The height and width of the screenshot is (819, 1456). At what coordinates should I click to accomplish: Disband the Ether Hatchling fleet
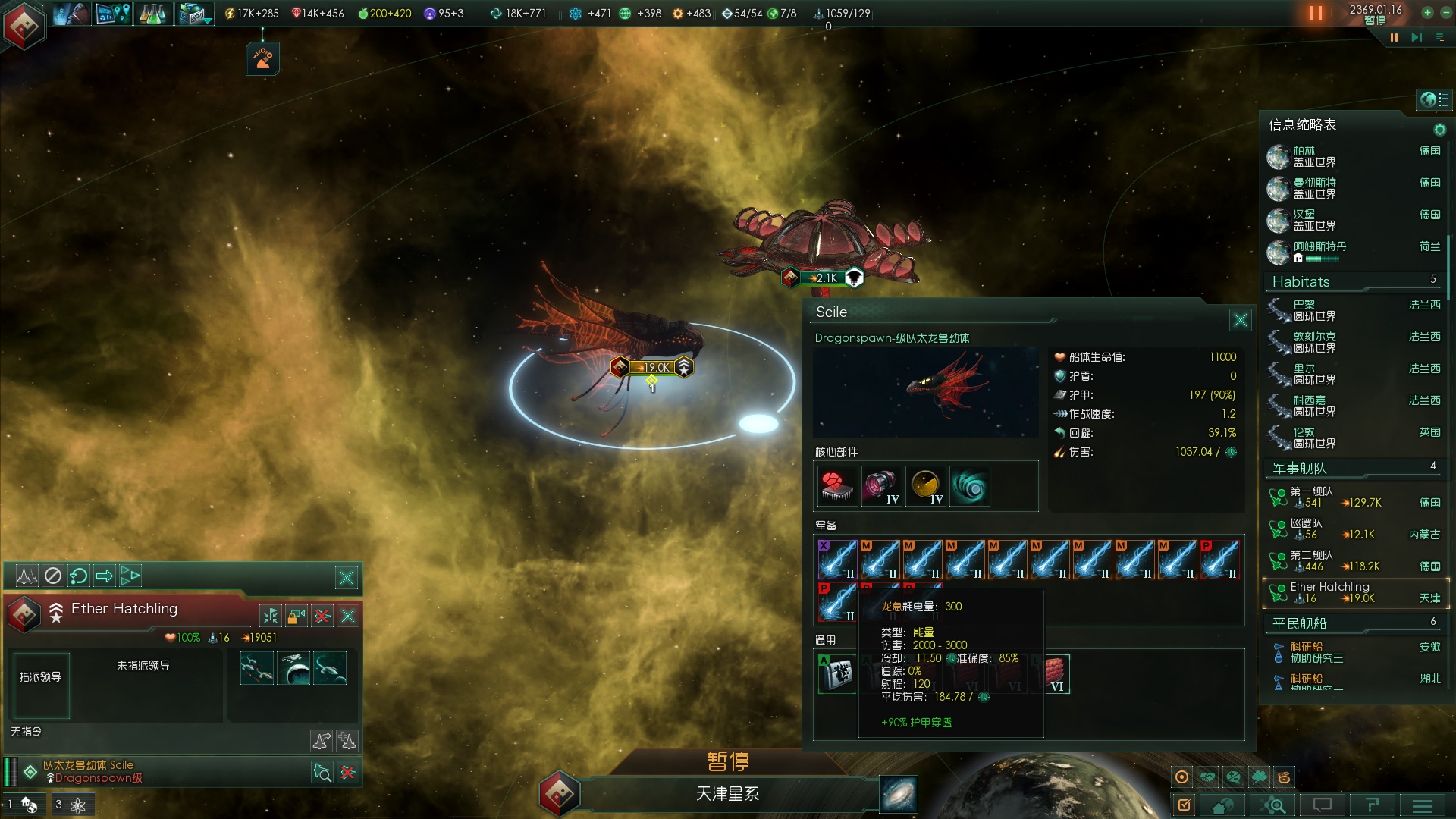(322, 616)
